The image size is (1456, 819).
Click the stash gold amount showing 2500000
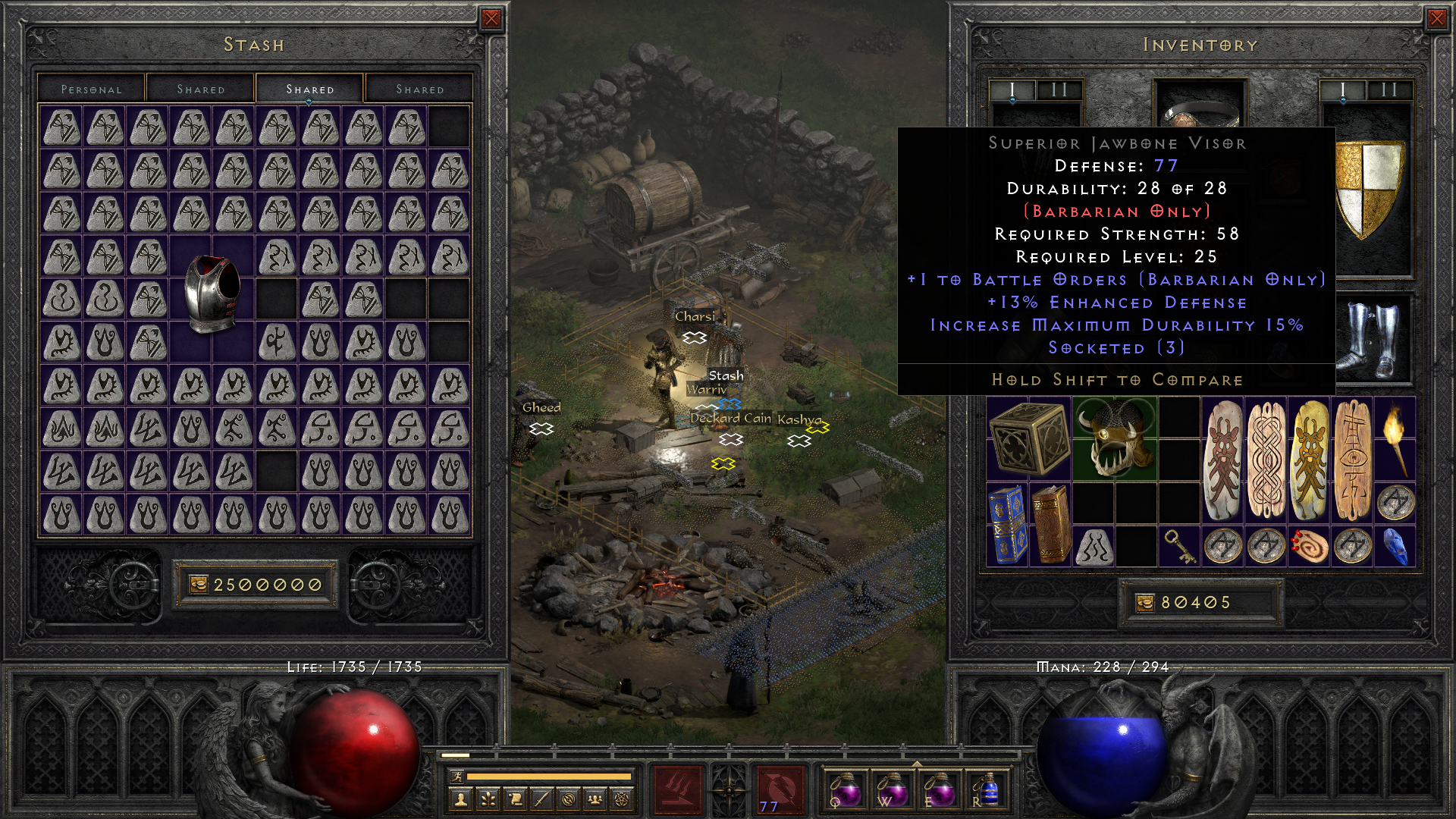(256, 584)
